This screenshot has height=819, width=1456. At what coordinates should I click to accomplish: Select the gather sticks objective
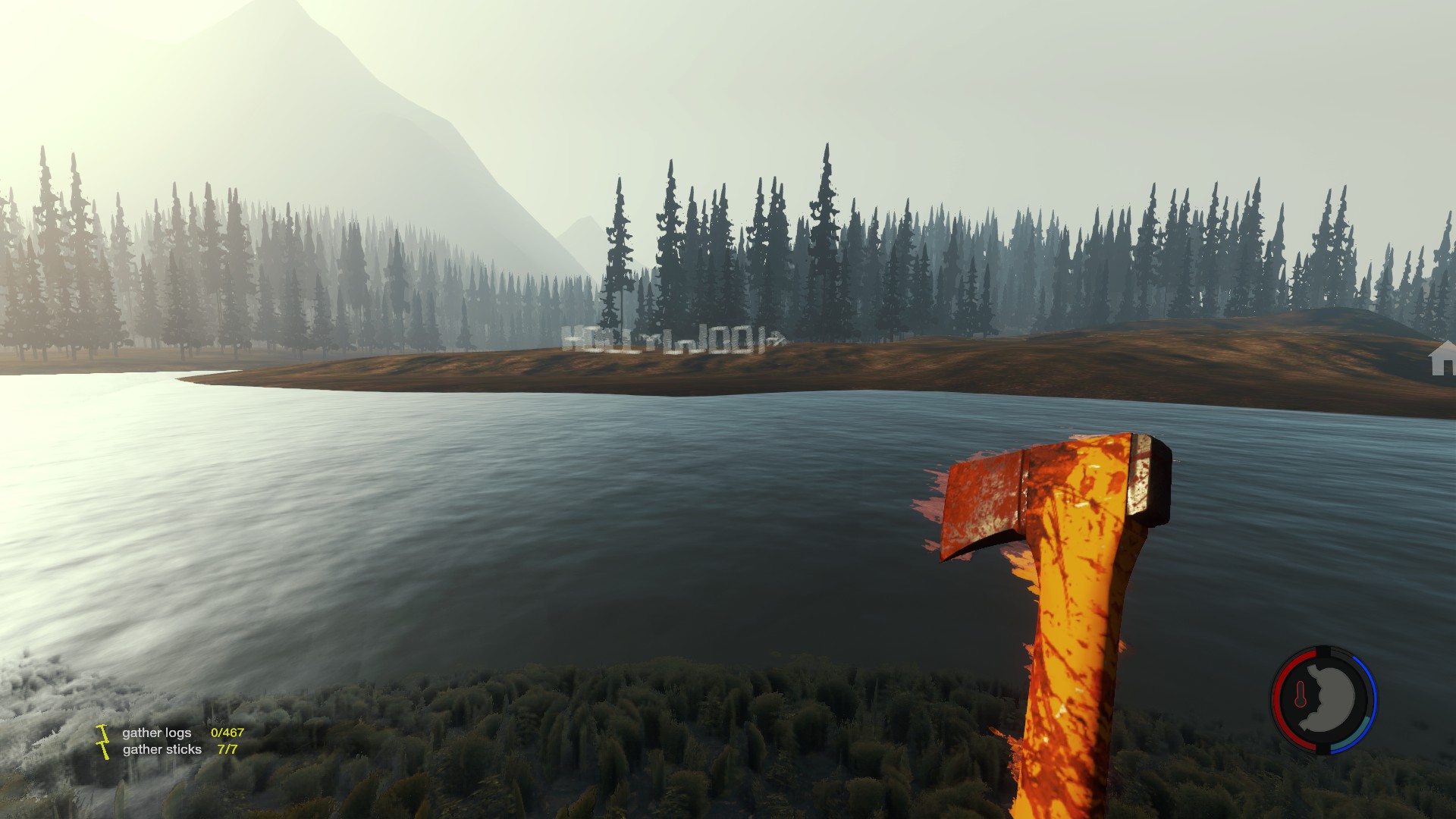tap(162, 749)
